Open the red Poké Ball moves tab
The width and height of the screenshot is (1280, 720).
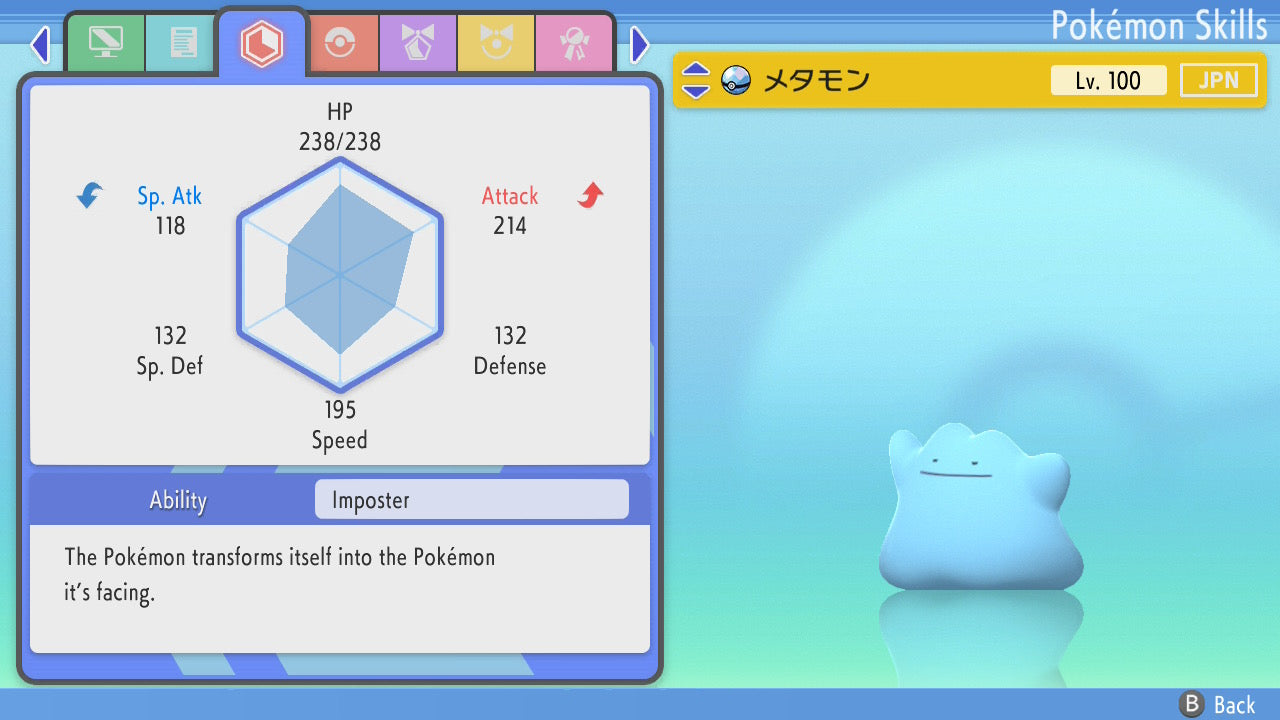point(340,43)
